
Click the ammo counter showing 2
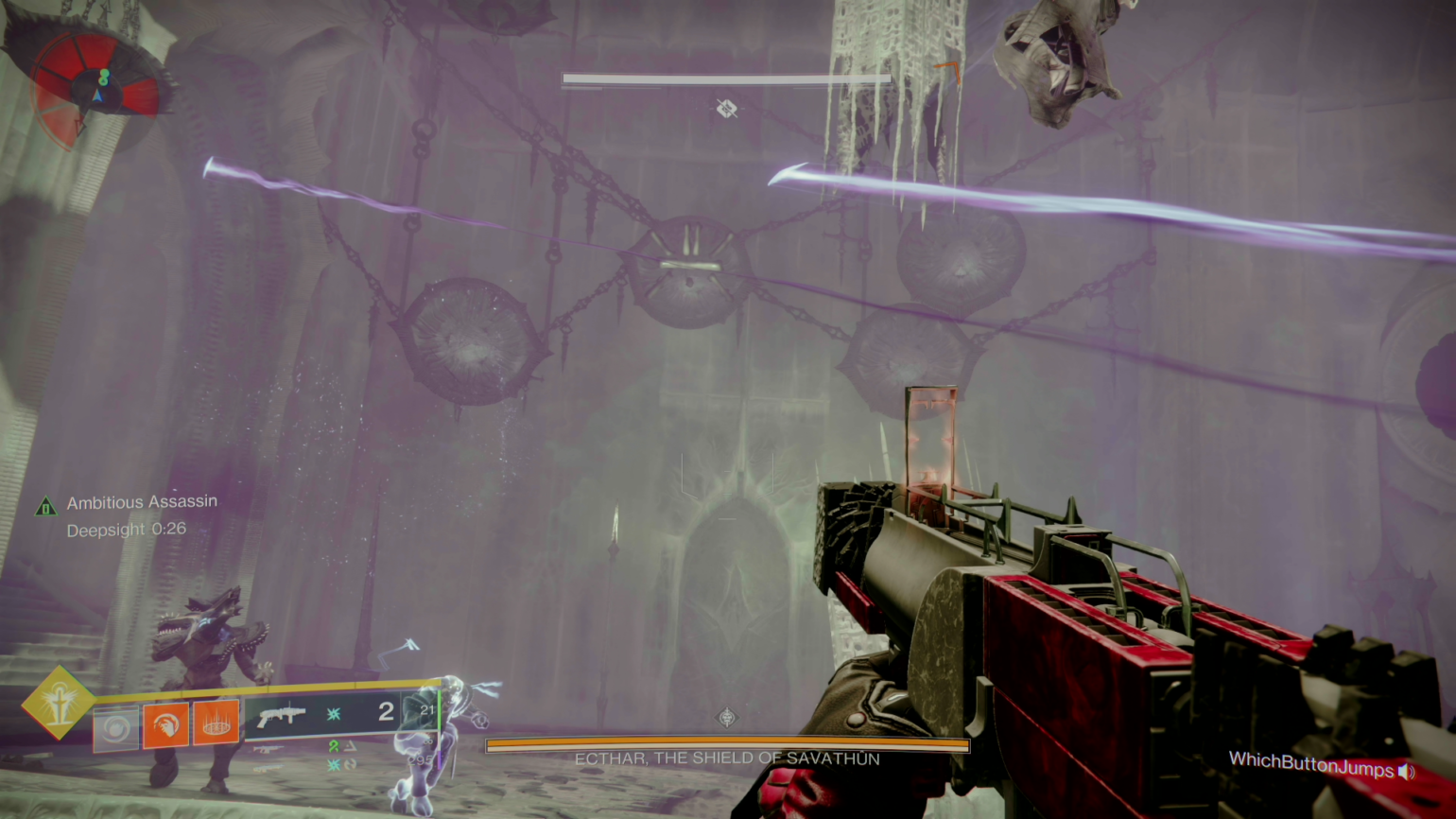tap(386, 712)
